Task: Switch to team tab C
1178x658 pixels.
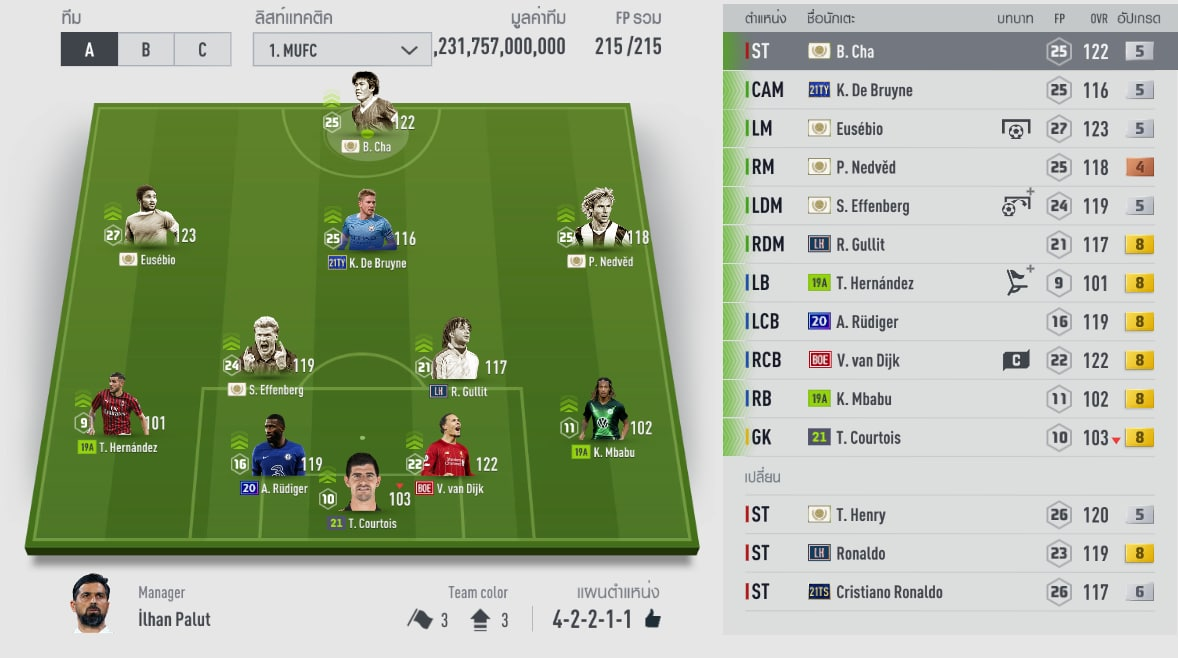Action: pos(202,49)
